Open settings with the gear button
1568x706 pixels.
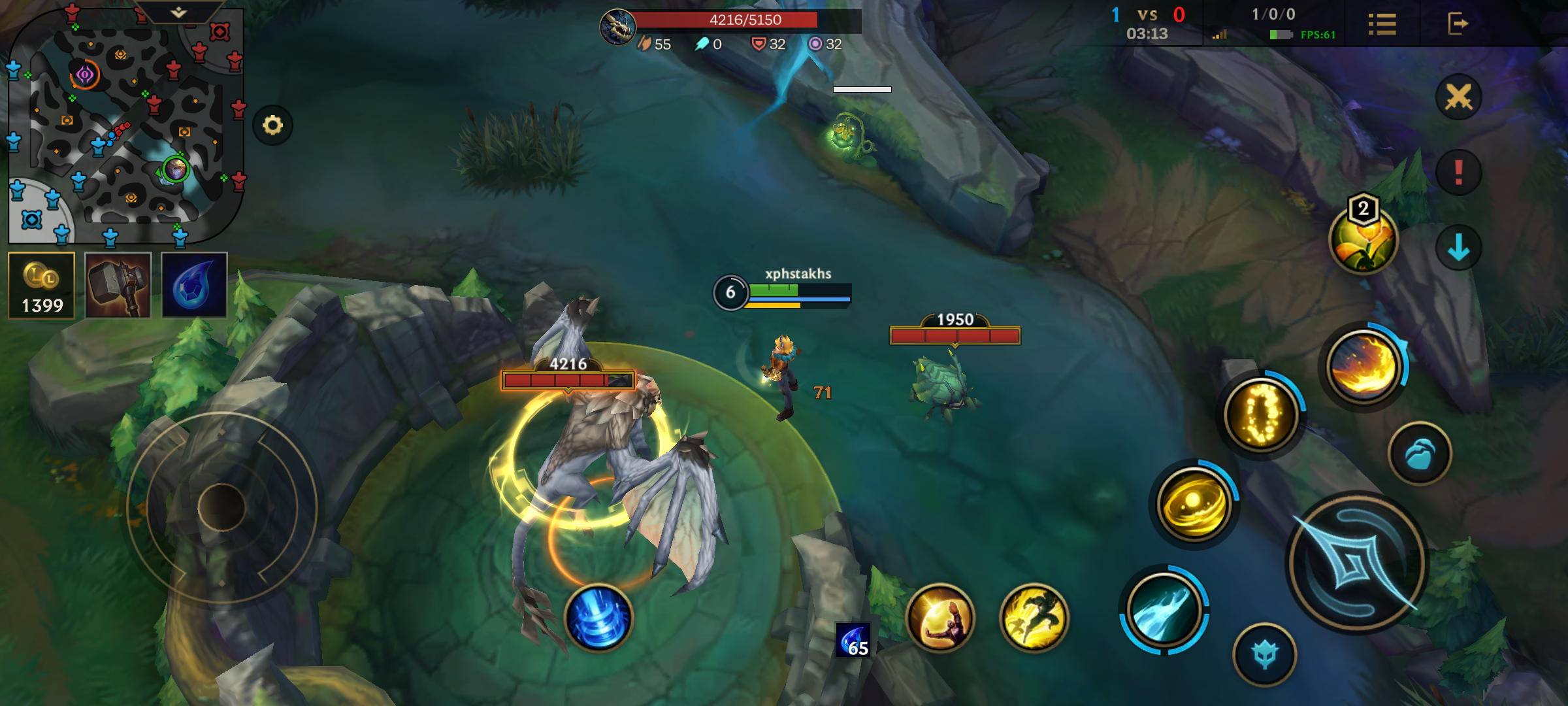[272, 125]
